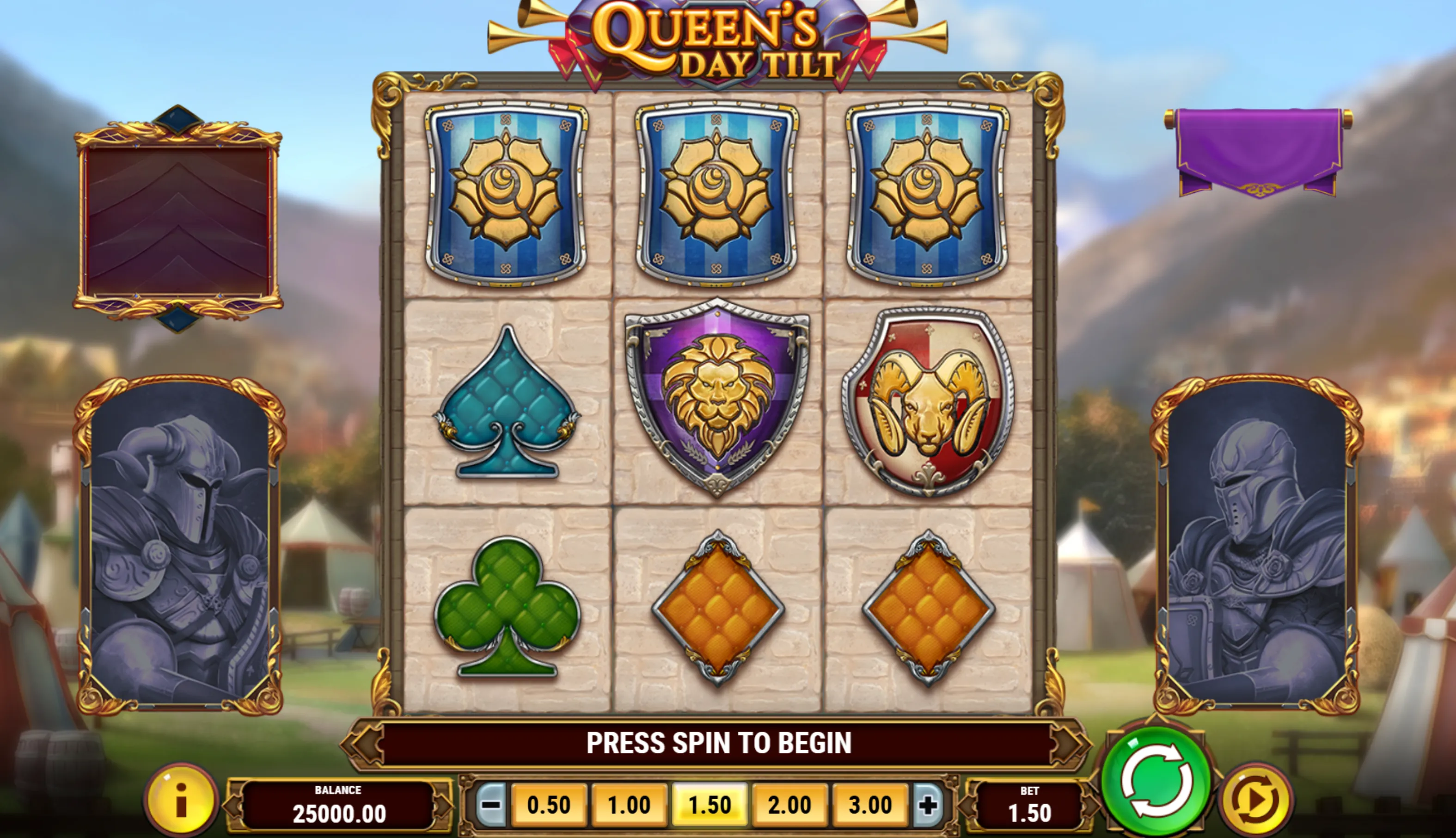Spin the reels with the green button

[1156, 781]
